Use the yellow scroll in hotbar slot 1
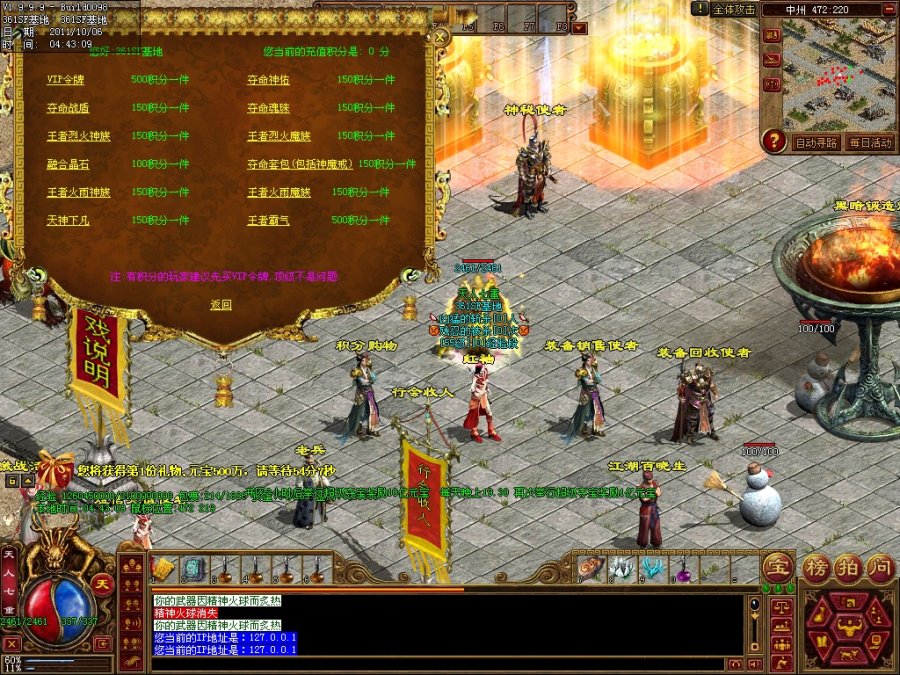Viewport: 900px width, 675px height. [x=164, y=570]
